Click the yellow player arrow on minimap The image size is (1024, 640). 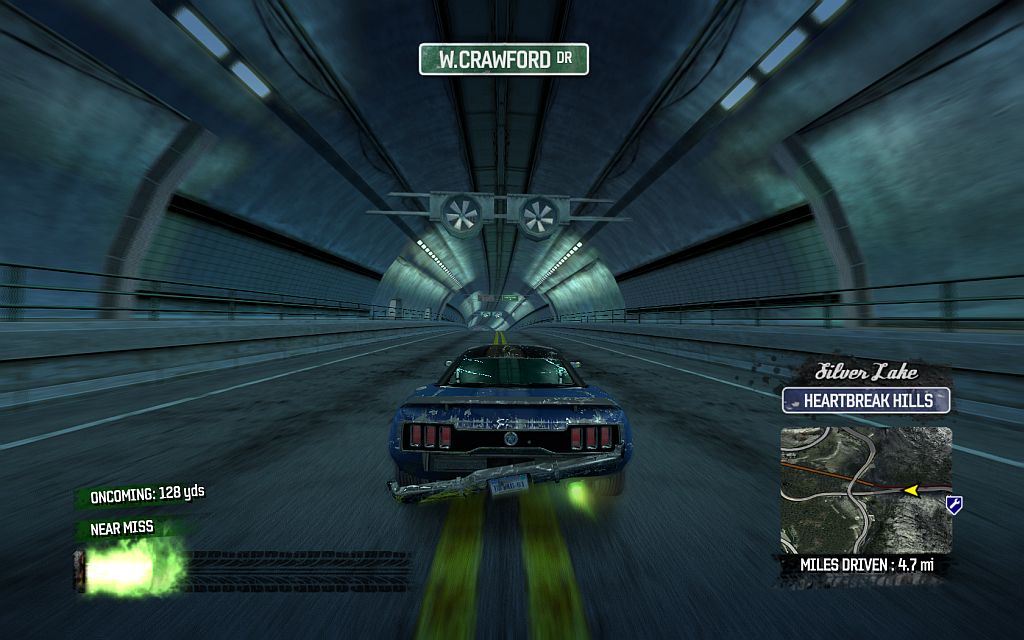tap(911, 490)
